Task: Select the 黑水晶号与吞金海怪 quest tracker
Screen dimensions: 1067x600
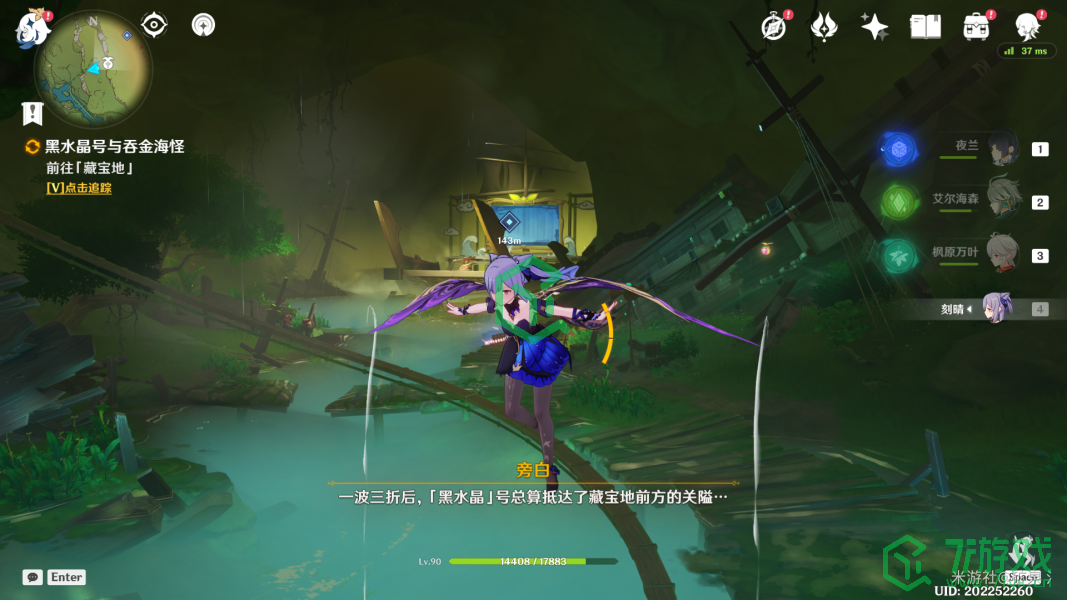Action: (114, 147)
